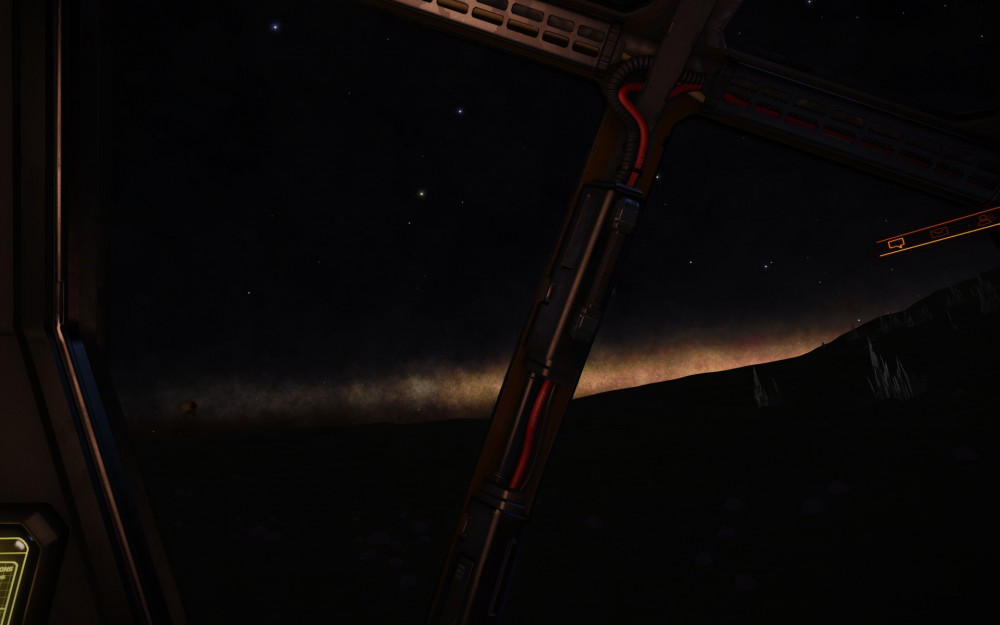Open the chat speech bubble icon

click(x=896, y=243)
